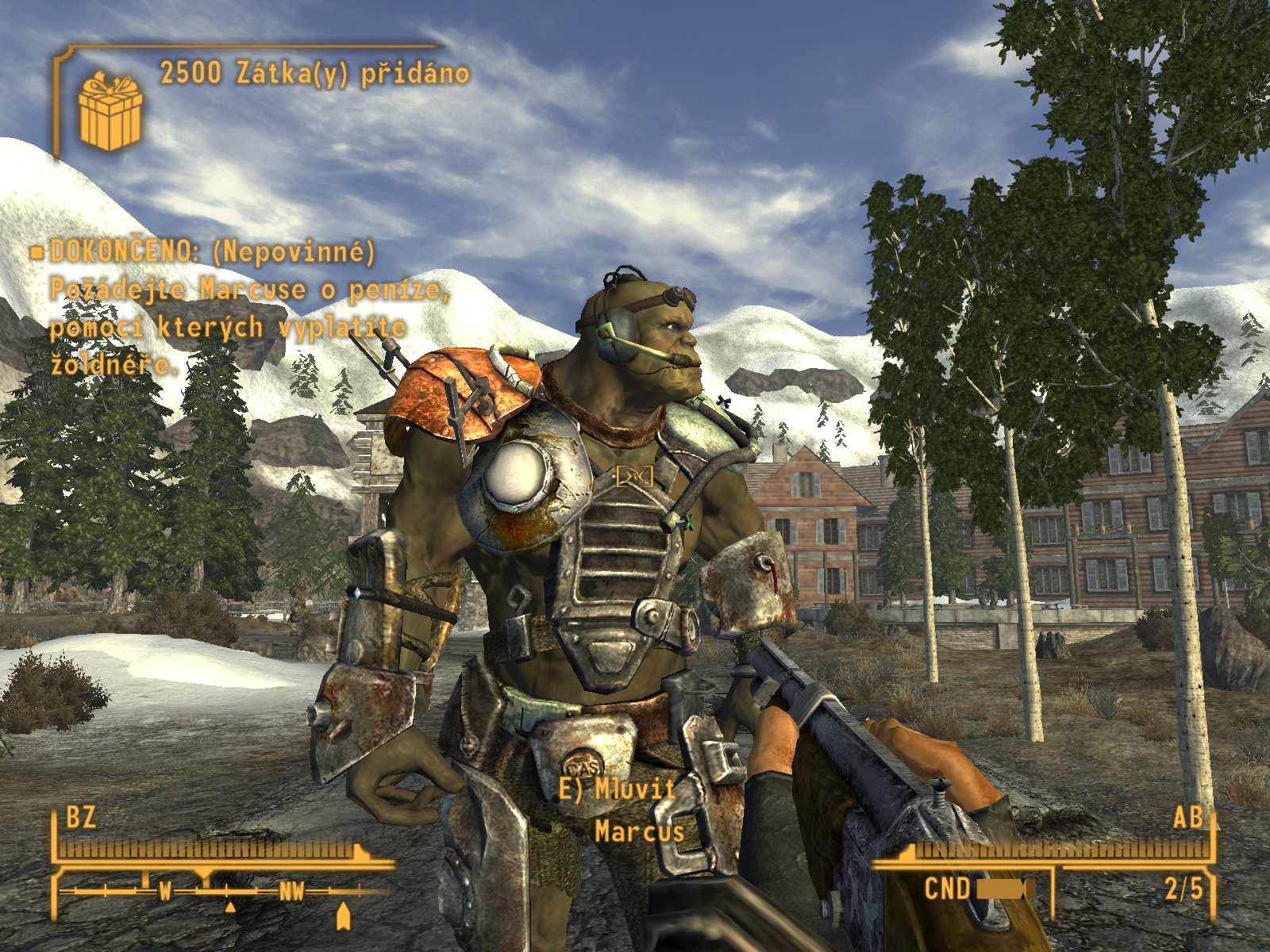1270x952 pixels.
Task: Click the gift box notification icon
Action: coord(110,111)
